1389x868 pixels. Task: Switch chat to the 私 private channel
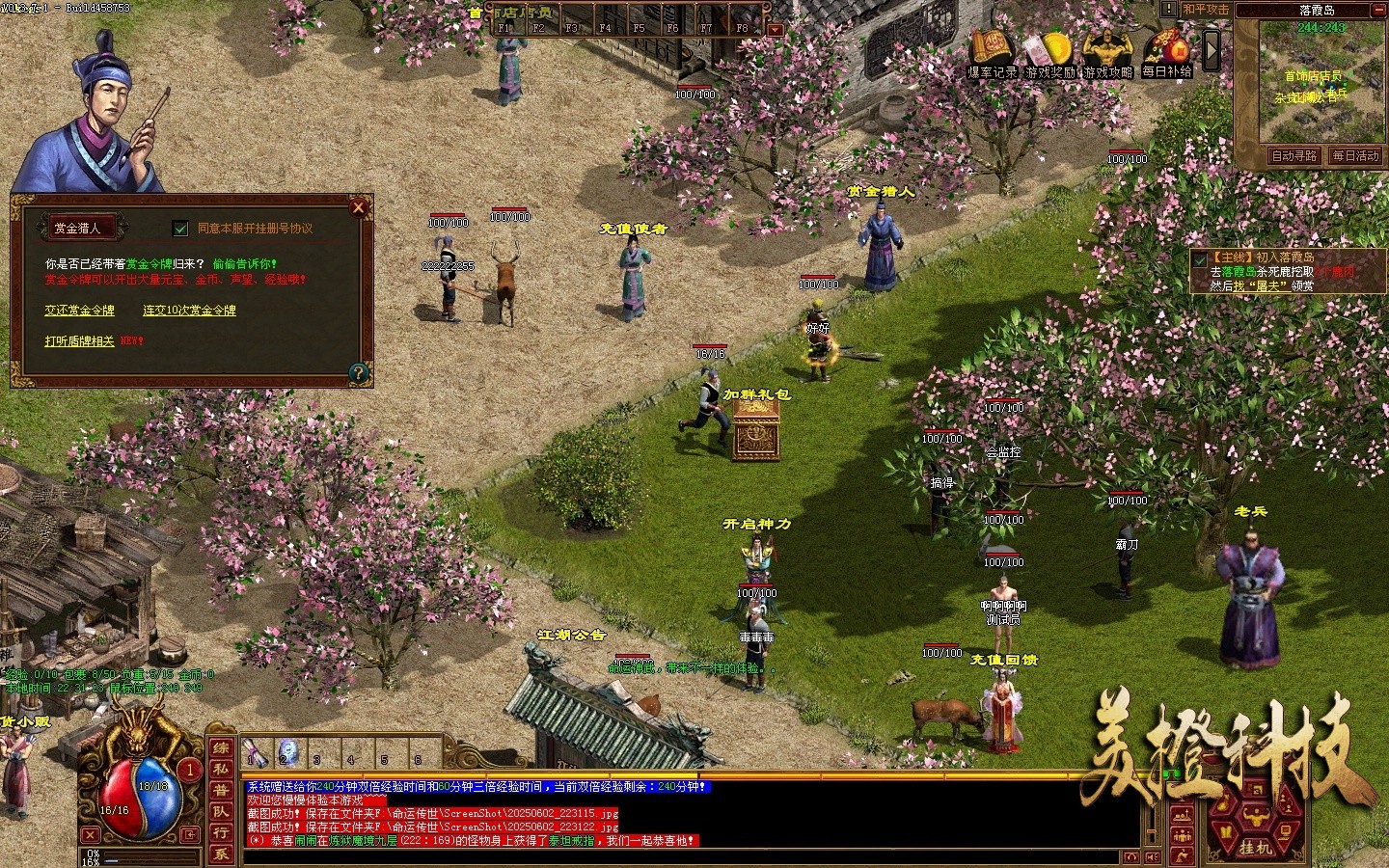point(221,770)
